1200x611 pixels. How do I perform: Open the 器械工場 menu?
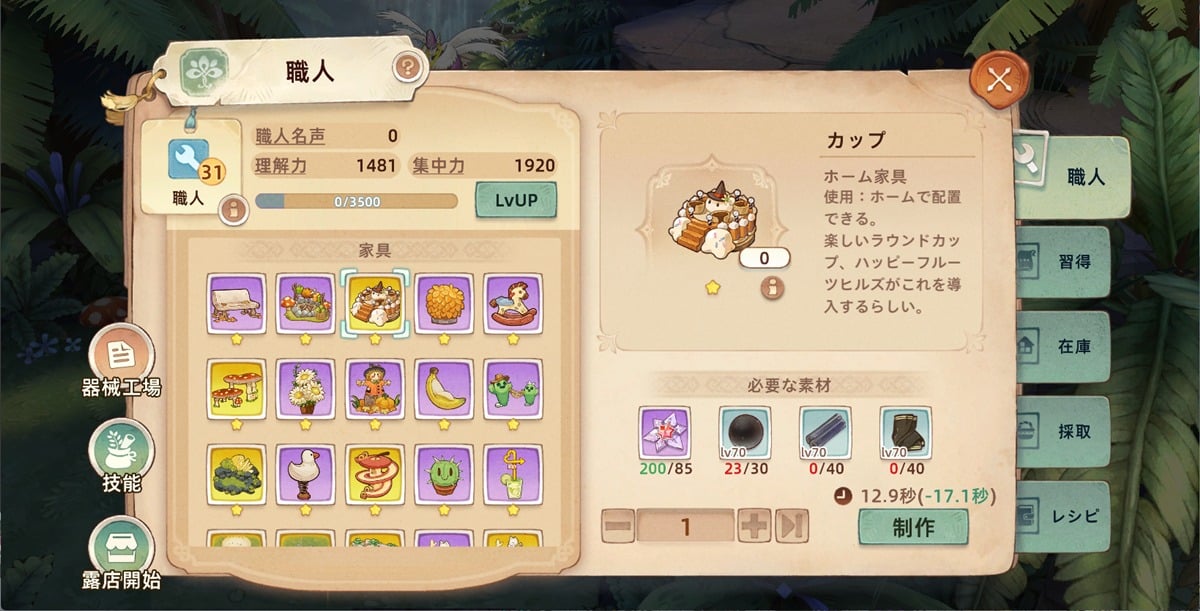tap(121, 358)
